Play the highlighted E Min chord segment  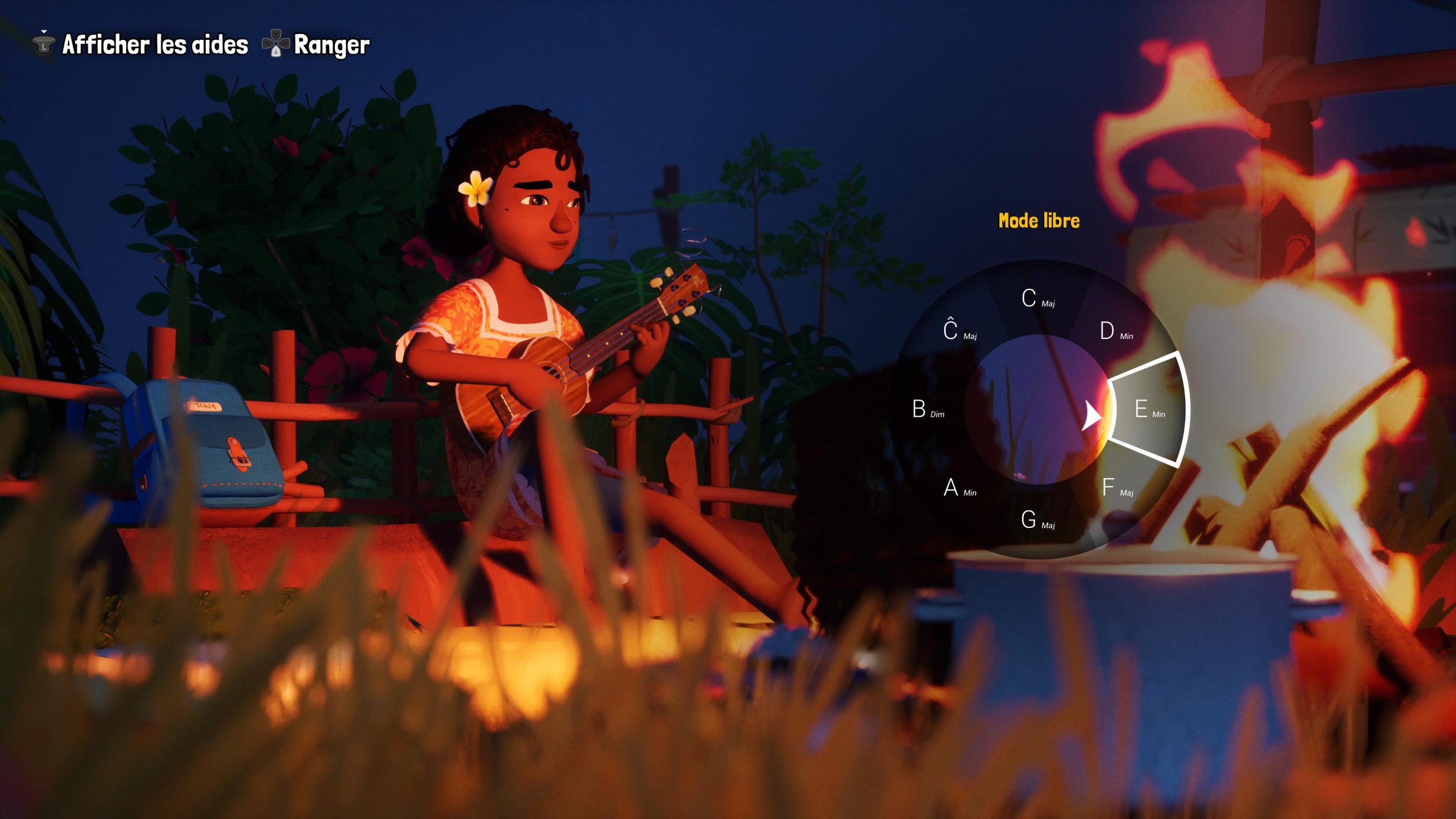(x=1148, y=409)
